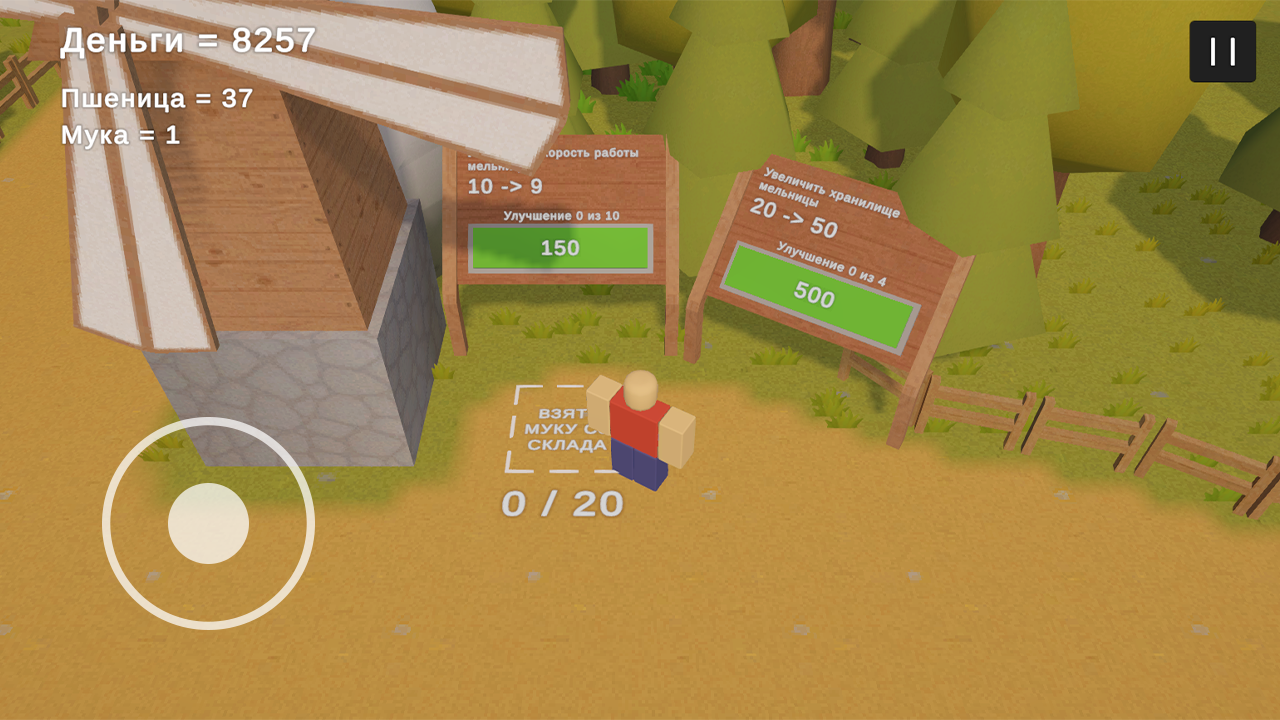Tap the 0 / 20 flour progress label

(563, 505)
